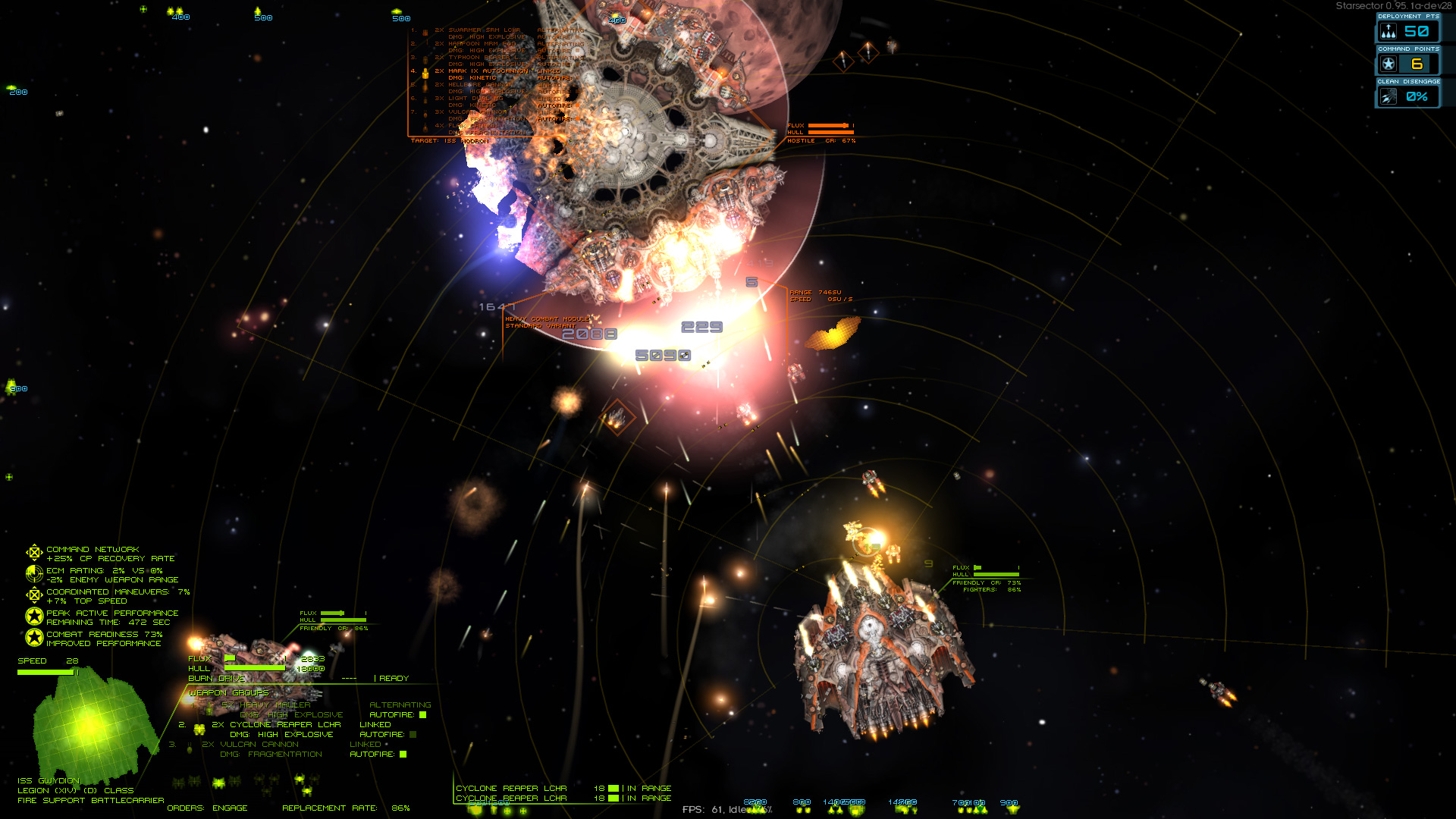Viewport: 1456px width, 819px height.
Task: Click the Orders: Engage label
Action: [x=206, y=808]
